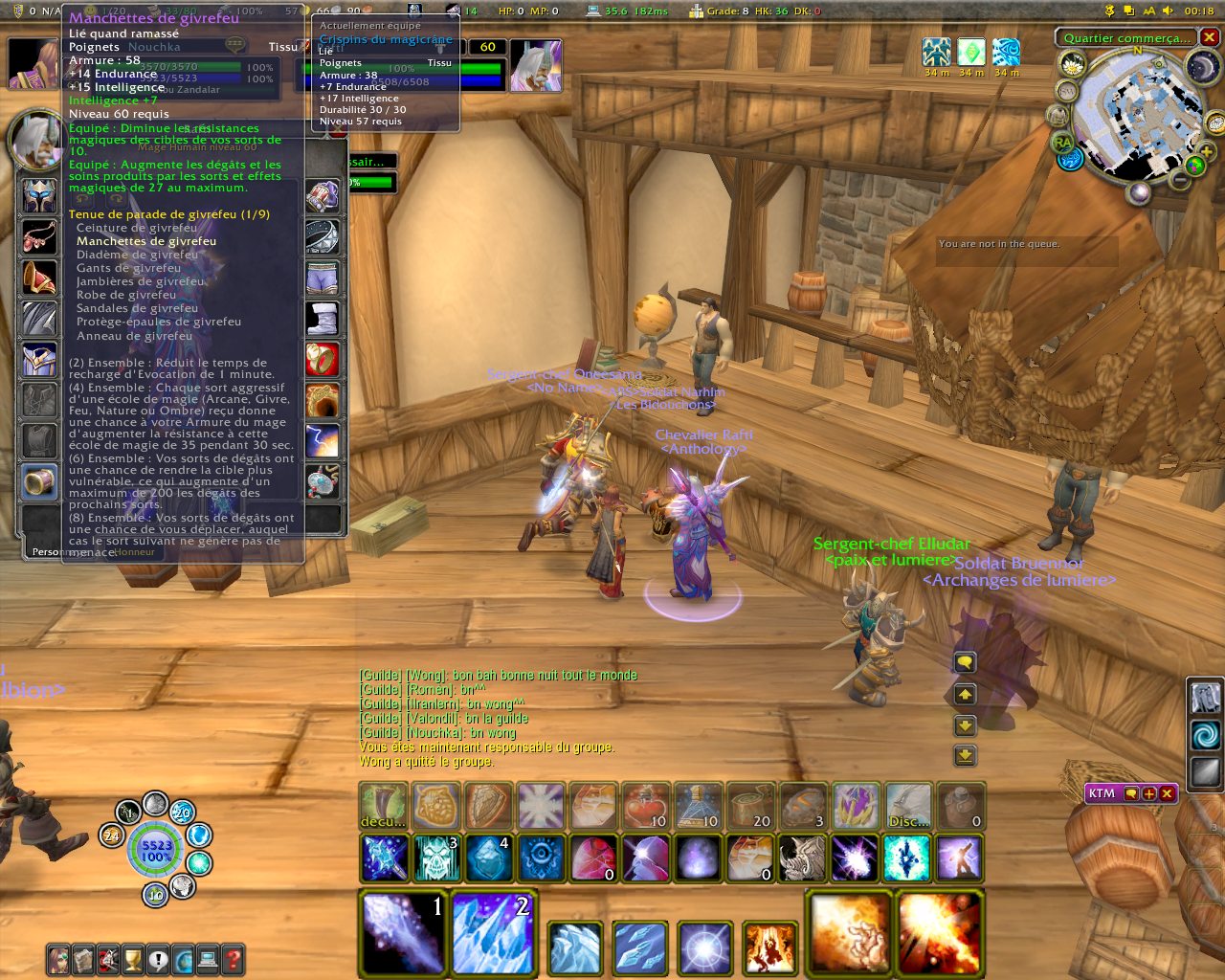Image resolution: width=1225 pixels, height=980 pixels.
Task: Cast Frostbolt from the large slot numbered 1
Action: pyautogui.click(x=403, y=933)
